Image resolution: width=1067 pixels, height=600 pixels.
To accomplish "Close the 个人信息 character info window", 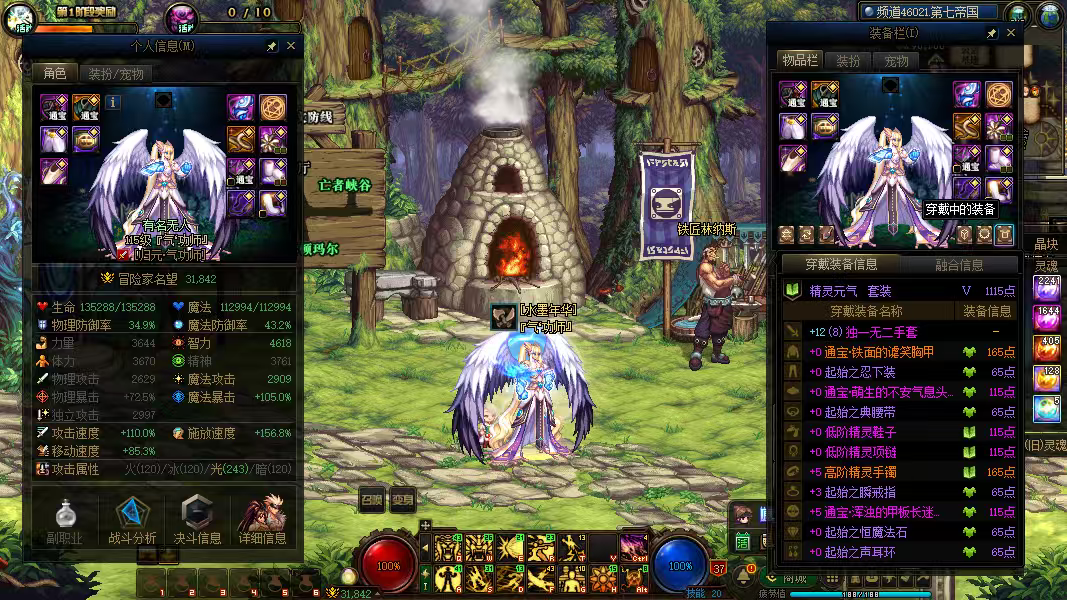I will (x=291, y=46).
